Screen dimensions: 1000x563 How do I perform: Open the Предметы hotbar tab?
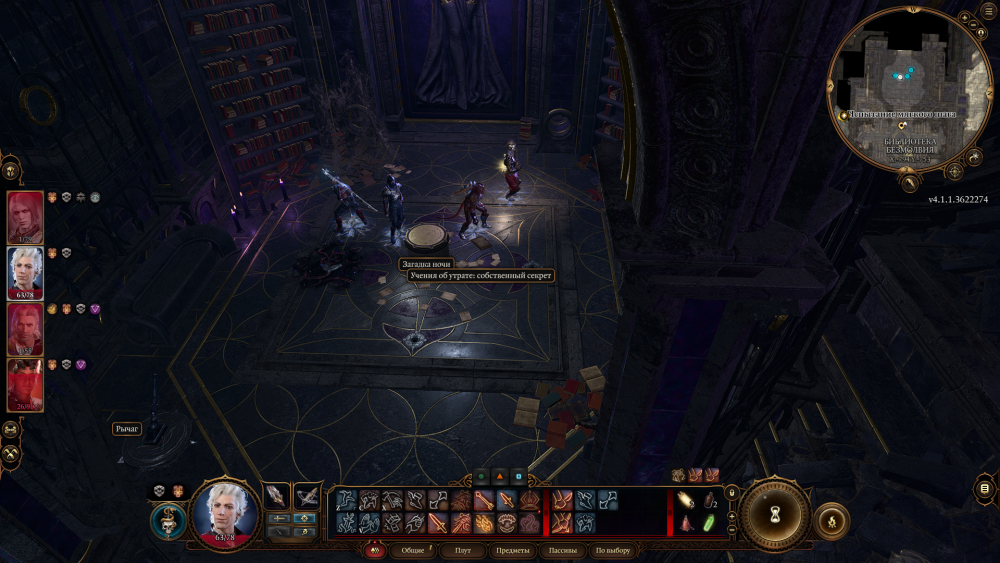[x=511, y=551]
